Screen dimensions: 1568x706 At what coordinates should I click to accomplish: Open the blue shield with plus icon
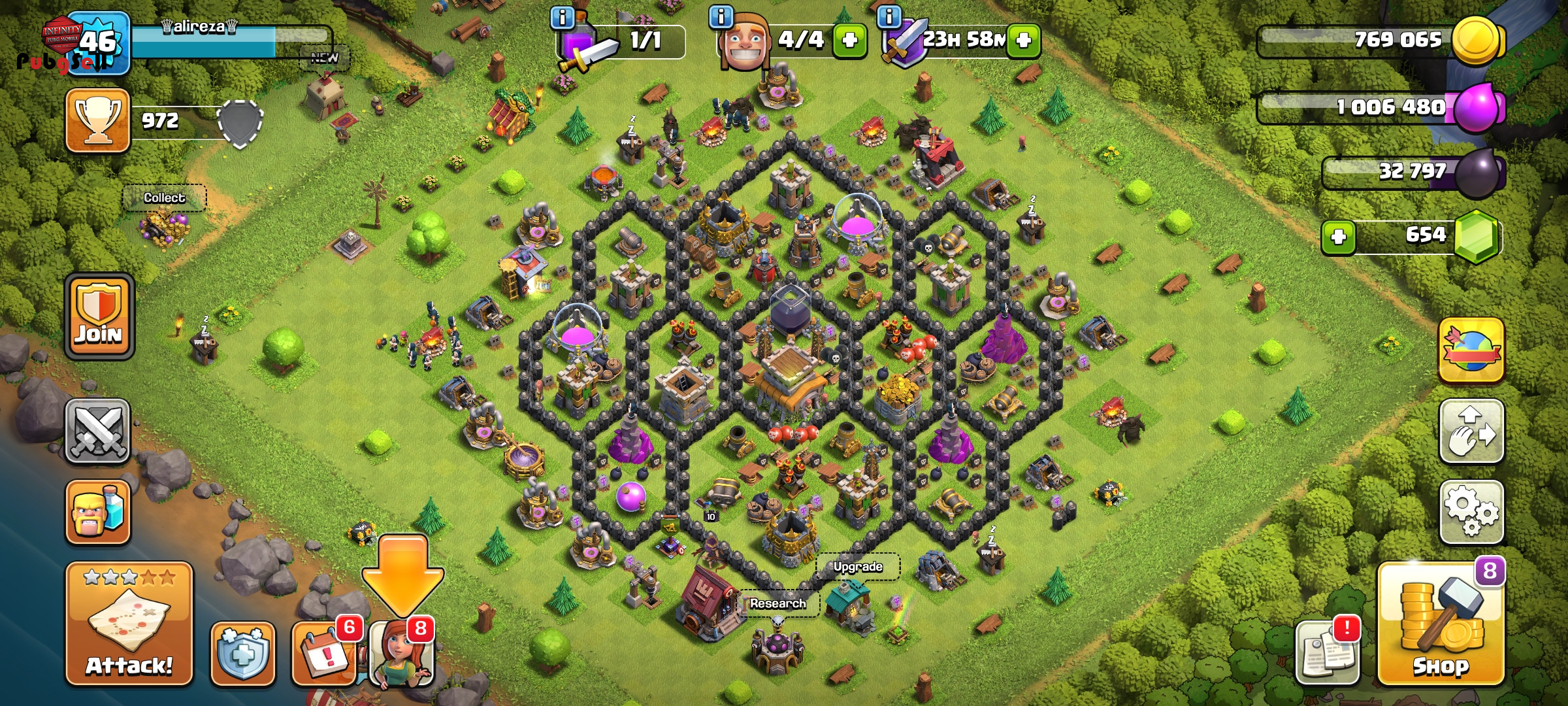[x=242, y=654]
